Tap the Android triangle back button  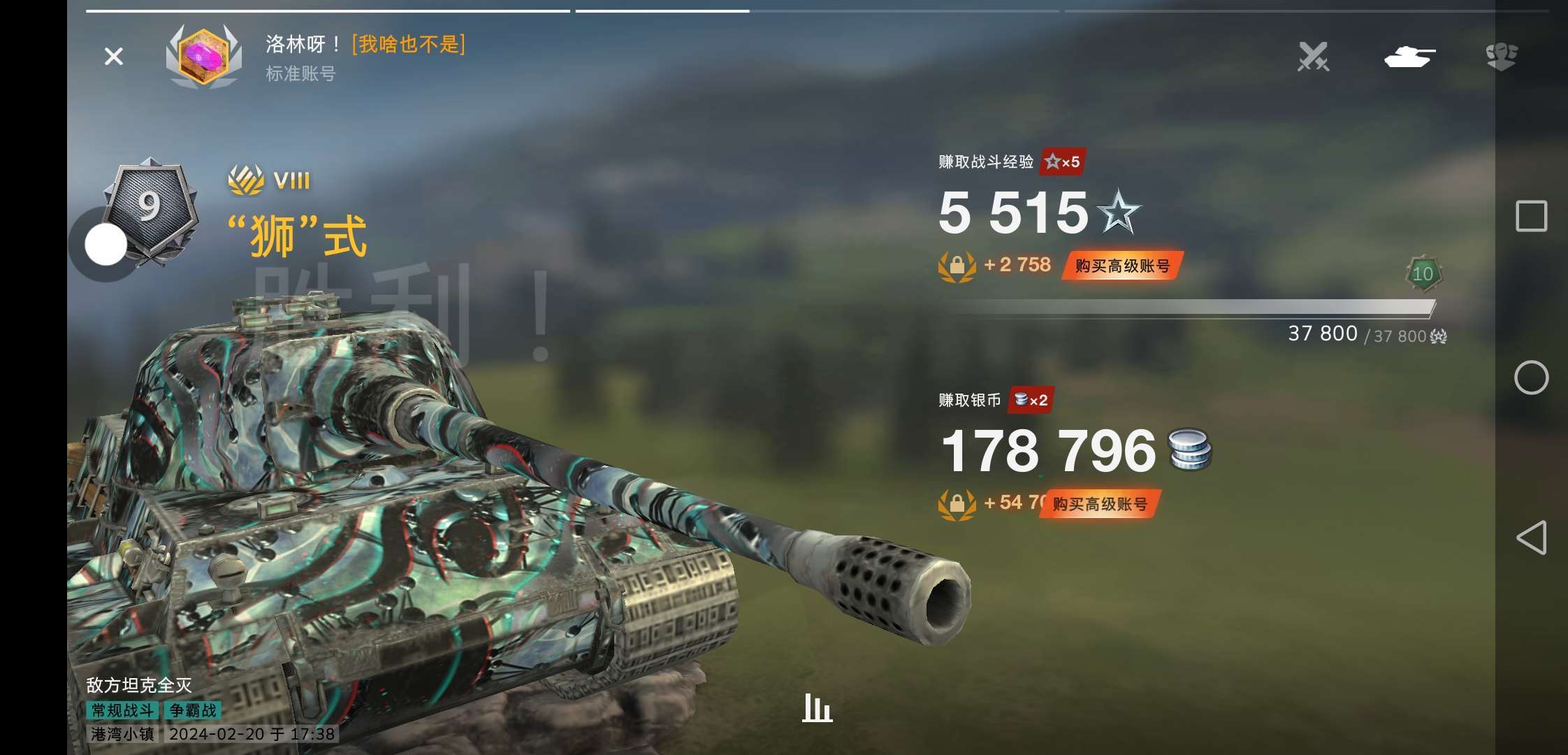pos(1531,538)
